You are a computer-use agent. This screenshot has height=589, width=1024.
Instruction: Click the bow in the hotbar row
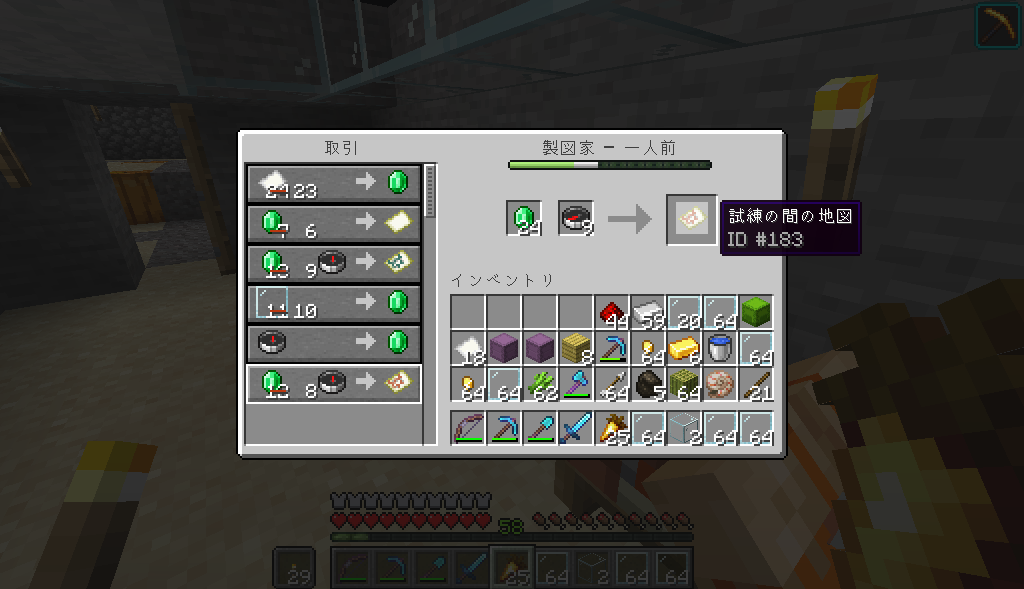(468, 429)
